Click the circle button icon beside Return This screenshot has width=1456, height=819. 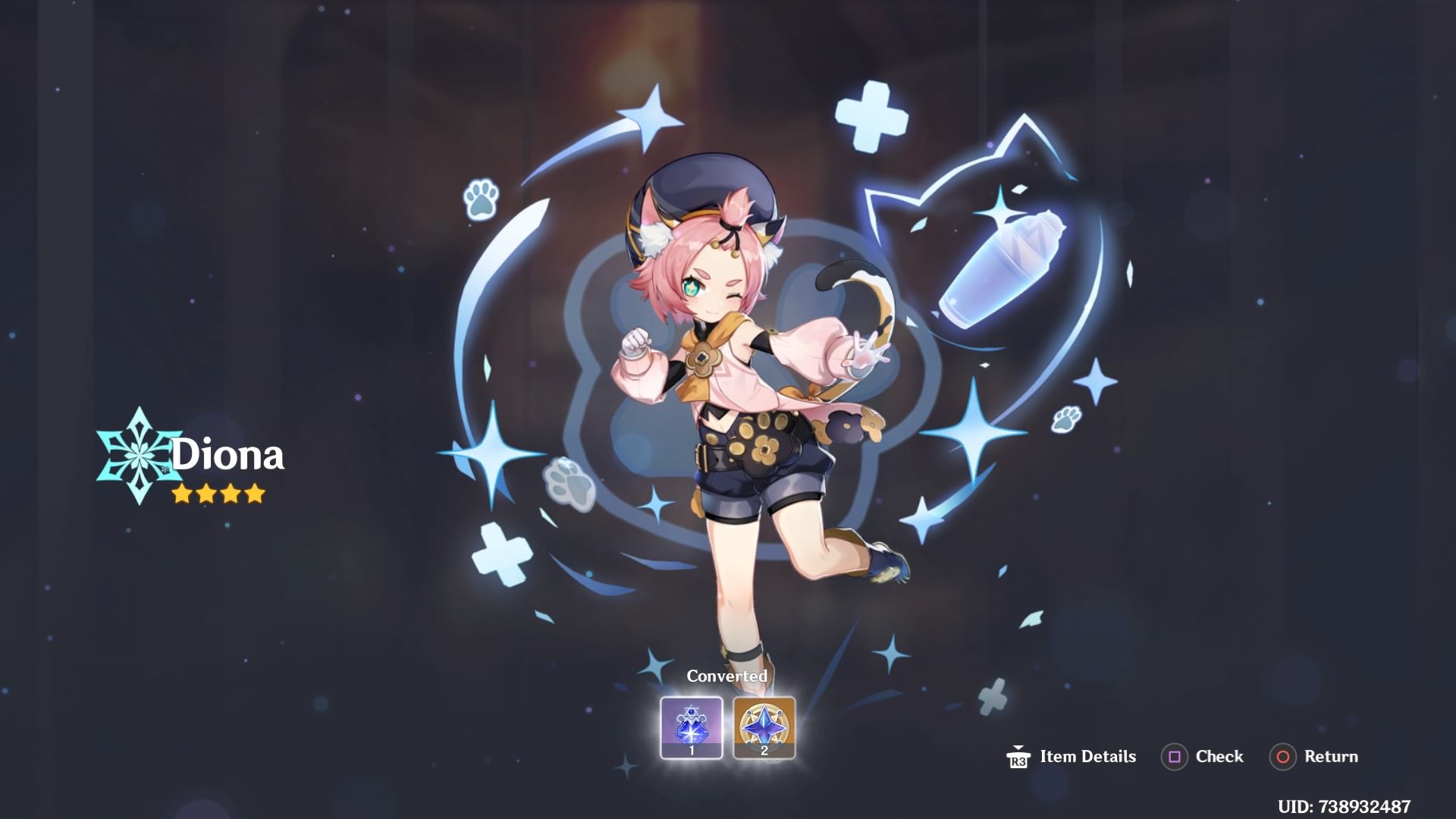point(1283,756)
